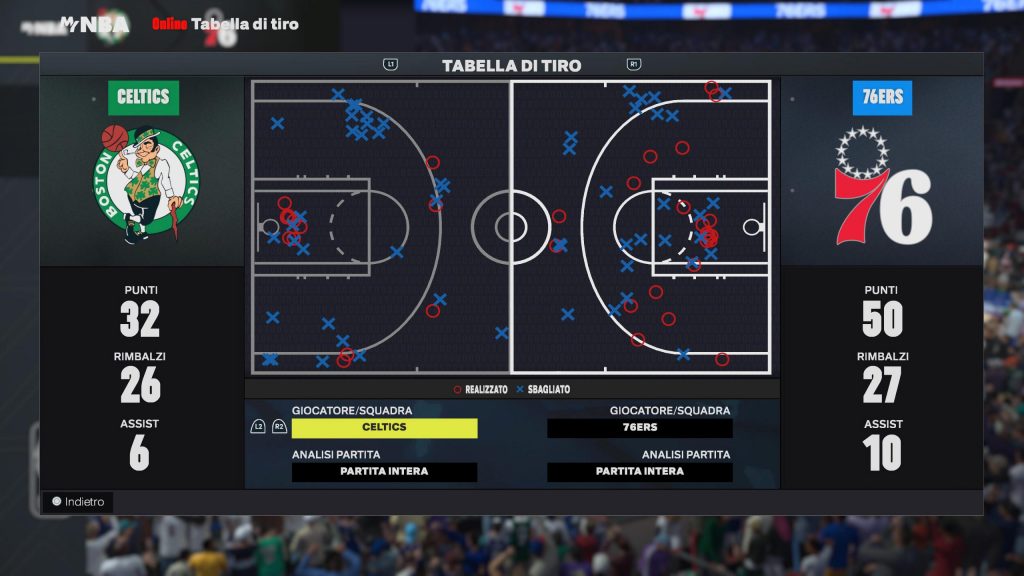Select the yellow CELTICS Giocatore/Squadra field

[384, 428]
